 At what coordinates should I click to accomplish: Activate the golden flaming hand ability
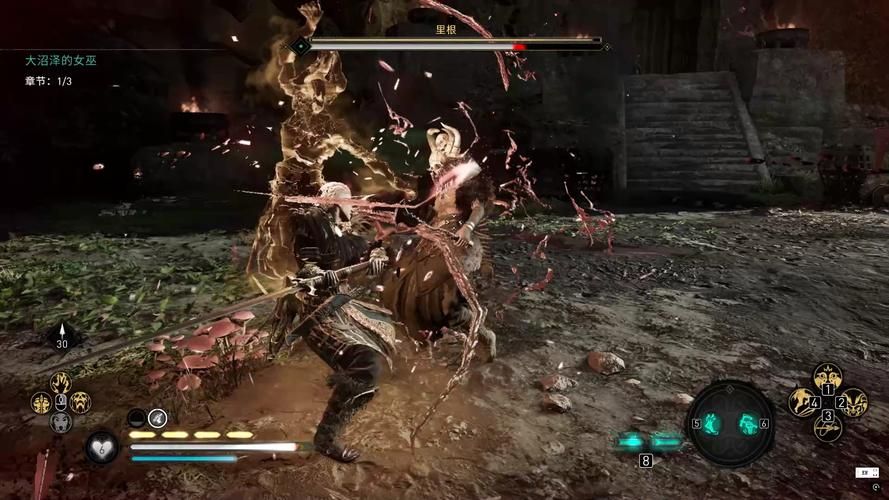61,383
